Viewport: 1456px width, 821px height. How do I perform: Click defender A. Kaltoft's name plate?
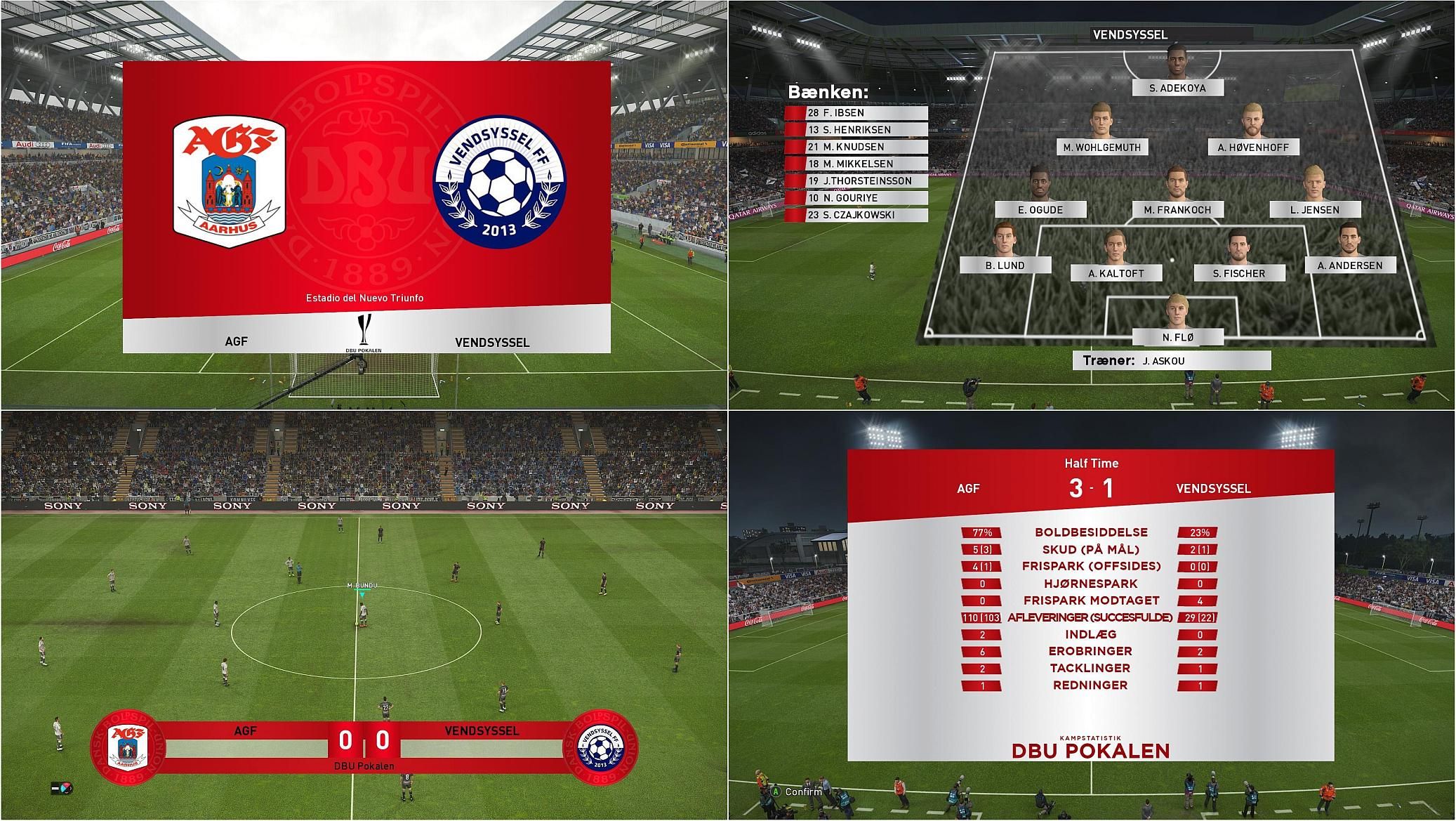click(x=1116, y=273)
